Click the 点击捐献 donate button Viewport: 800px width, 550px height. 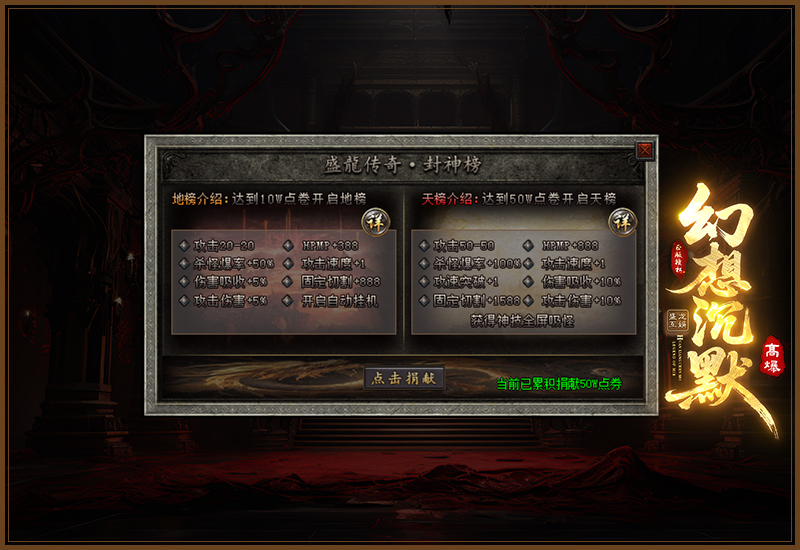click(403, 379)
